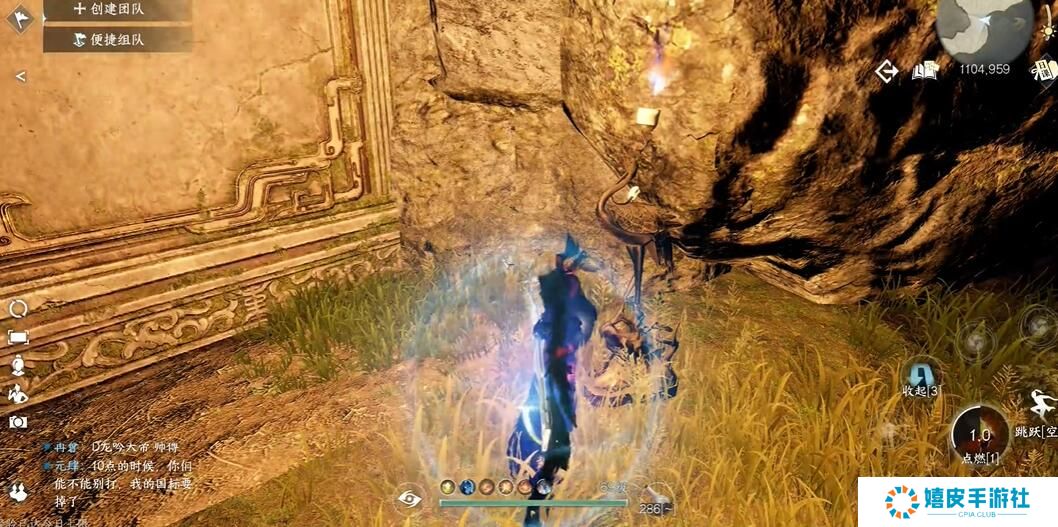Screen dimensions: 1058x527
Task: Toggle the screen frame icon
Action: 18,338
